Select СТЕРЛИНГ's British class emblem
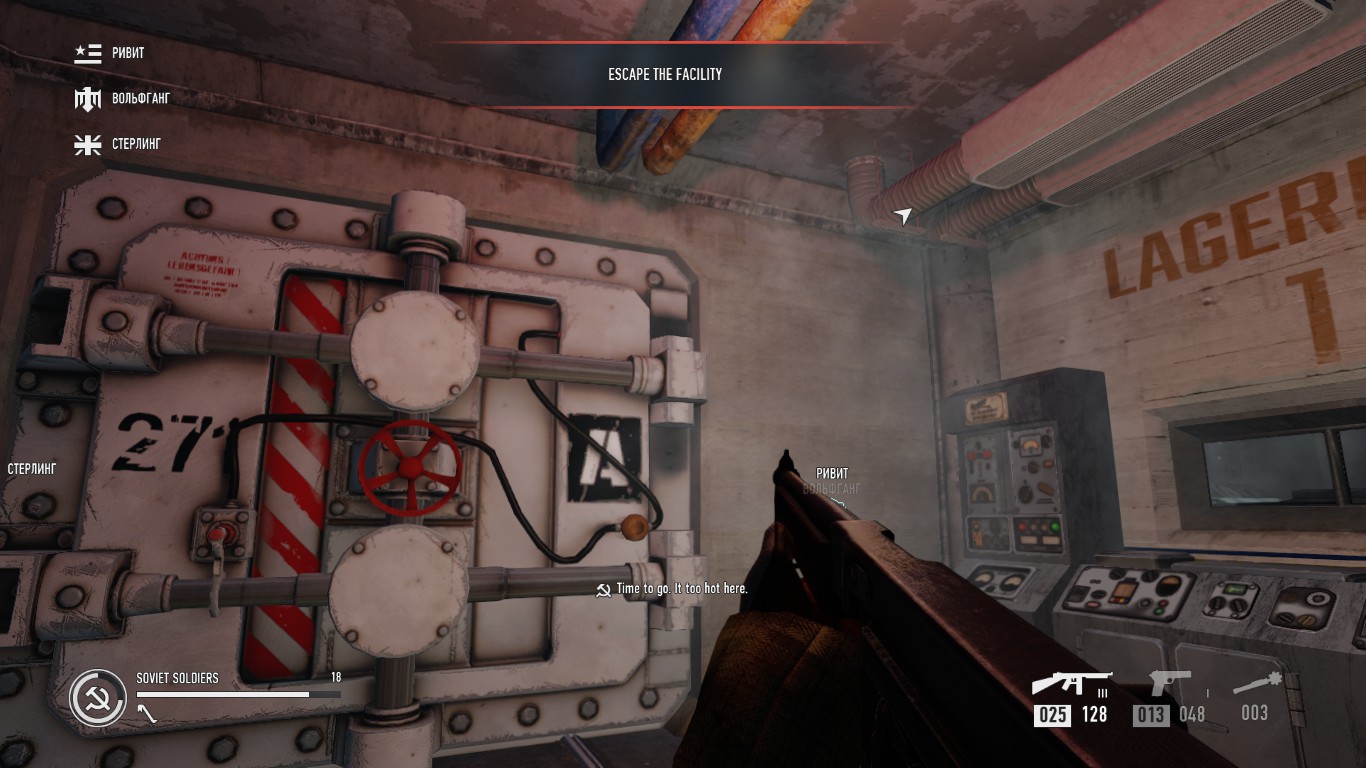The image size is (1366, 768). (x=87, y=143)
